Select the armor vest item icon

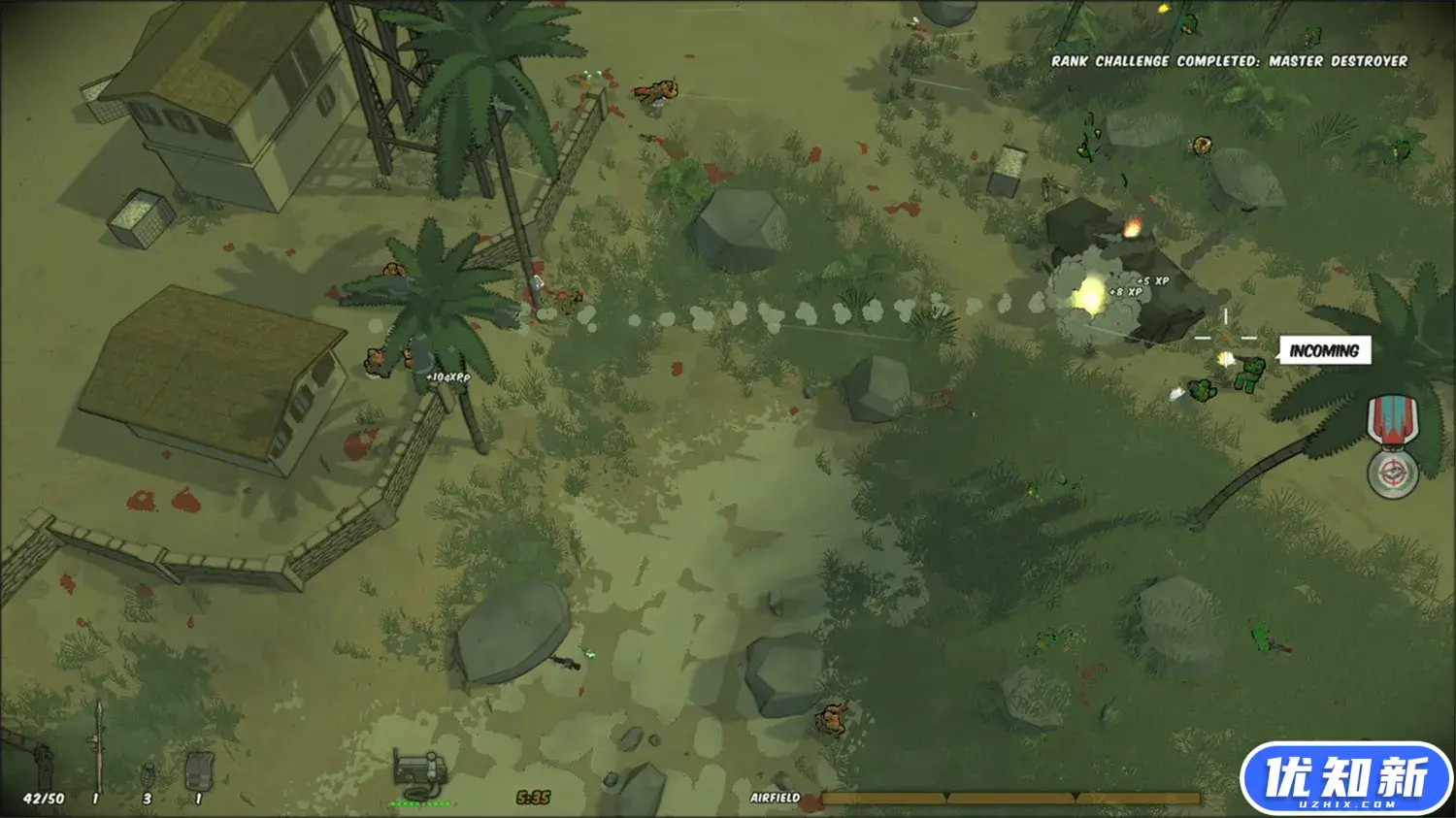pyautogui.click(x=199, y=770)
